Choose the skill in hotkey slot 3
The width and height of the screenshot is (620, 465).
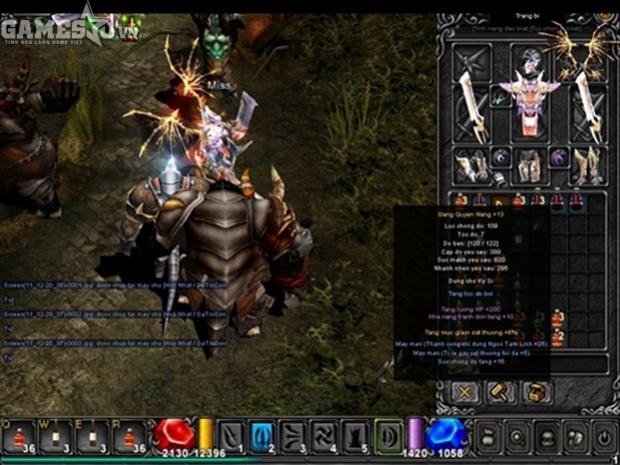click(293, 437)
